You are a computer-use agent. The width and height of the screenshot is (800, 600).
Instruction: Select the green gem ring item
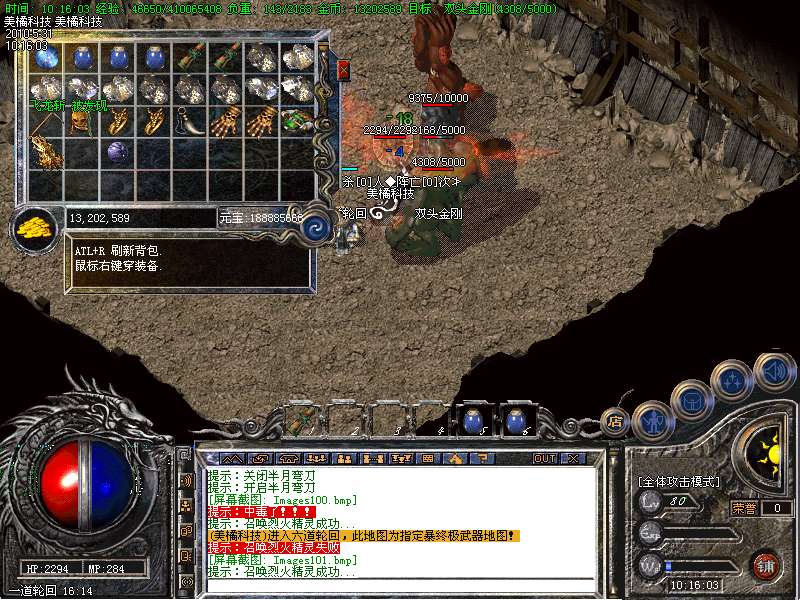297,121
